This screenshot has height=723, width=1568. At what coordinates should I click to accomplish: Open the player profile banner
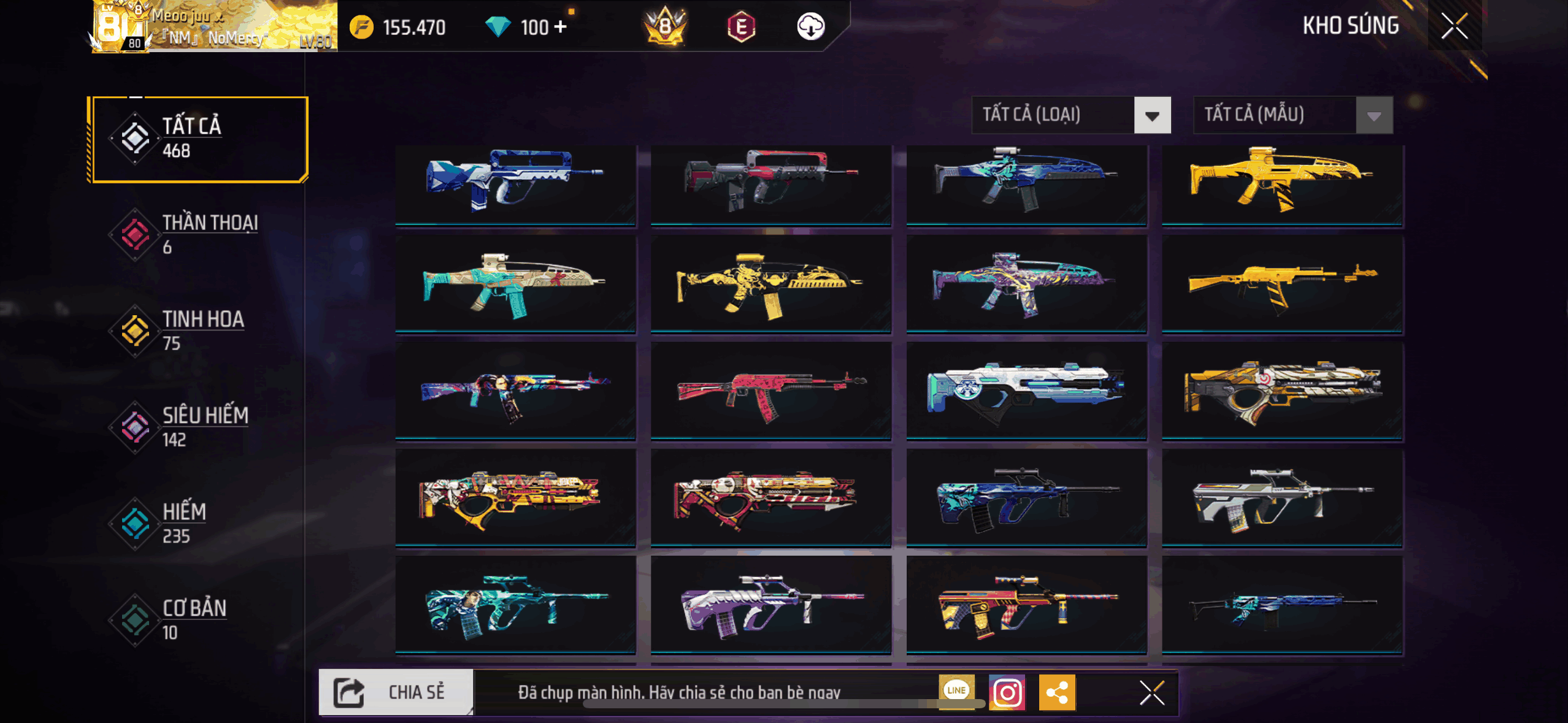(x=214, y=27)
